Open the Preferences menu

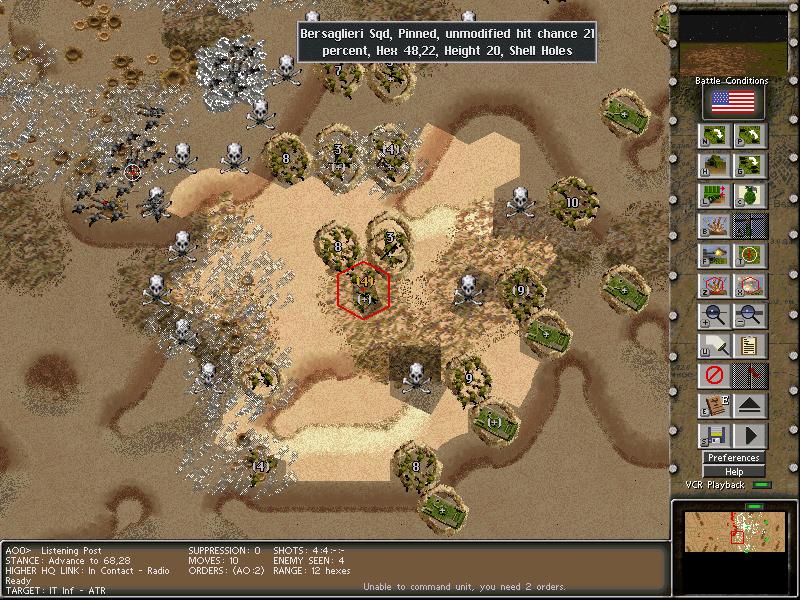coord(734,458)
